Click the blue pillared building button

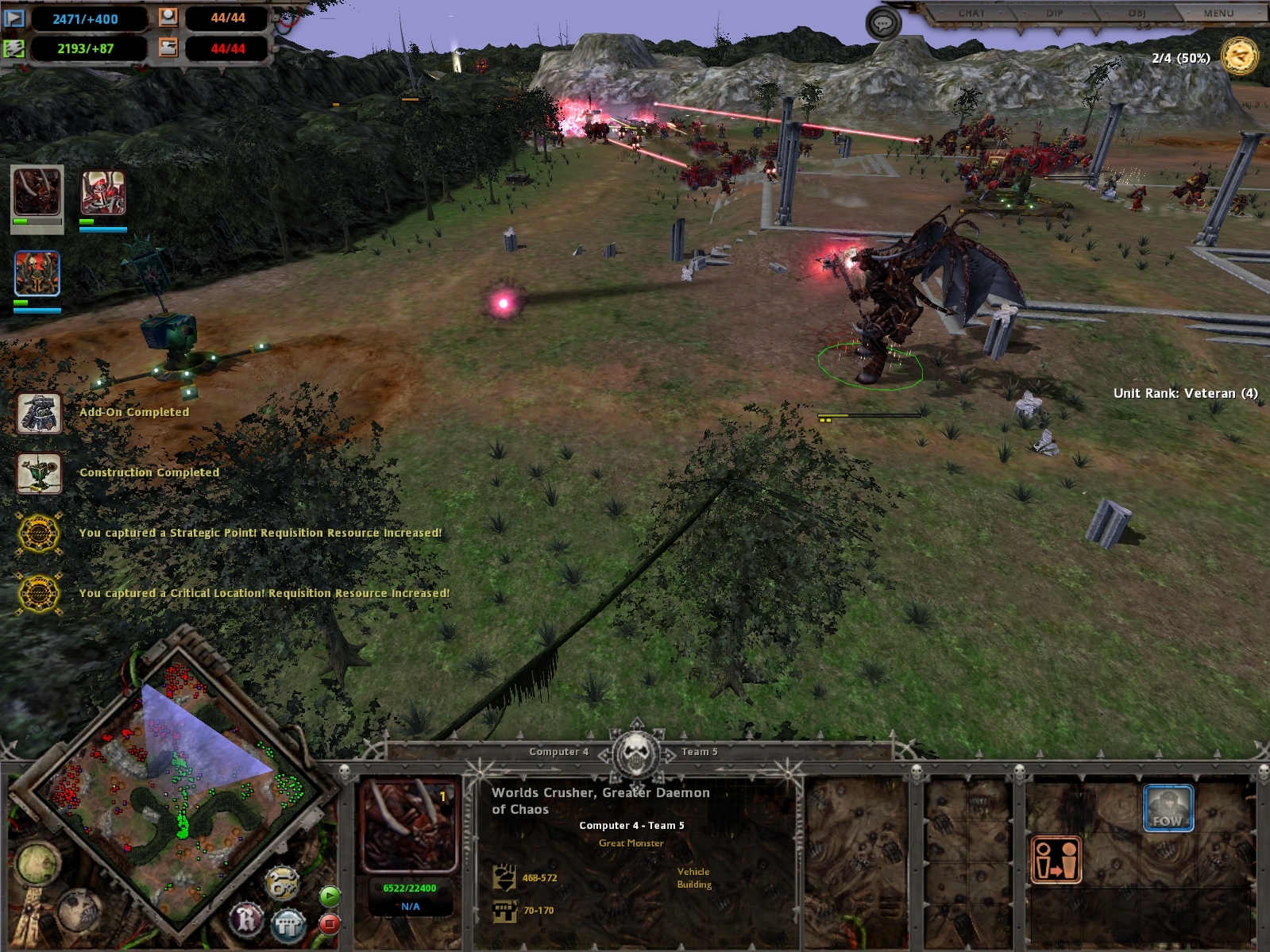pos(288,924)
